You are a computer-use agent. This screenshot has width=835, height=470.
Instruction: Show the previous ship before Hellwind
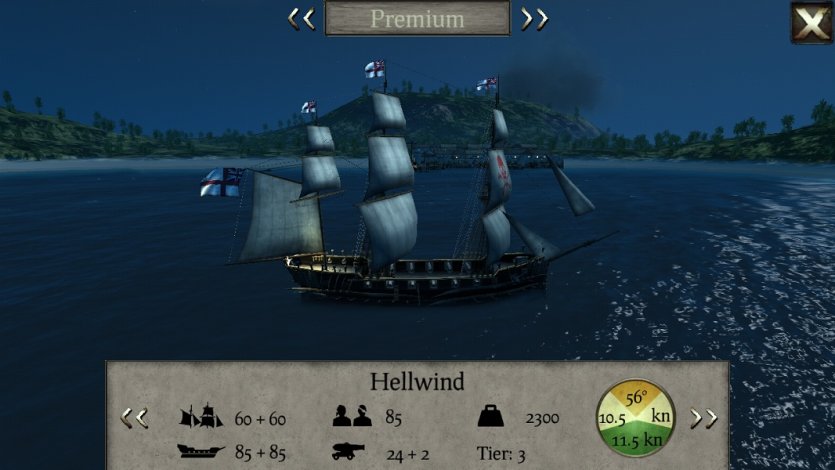[x=134, y=418]
